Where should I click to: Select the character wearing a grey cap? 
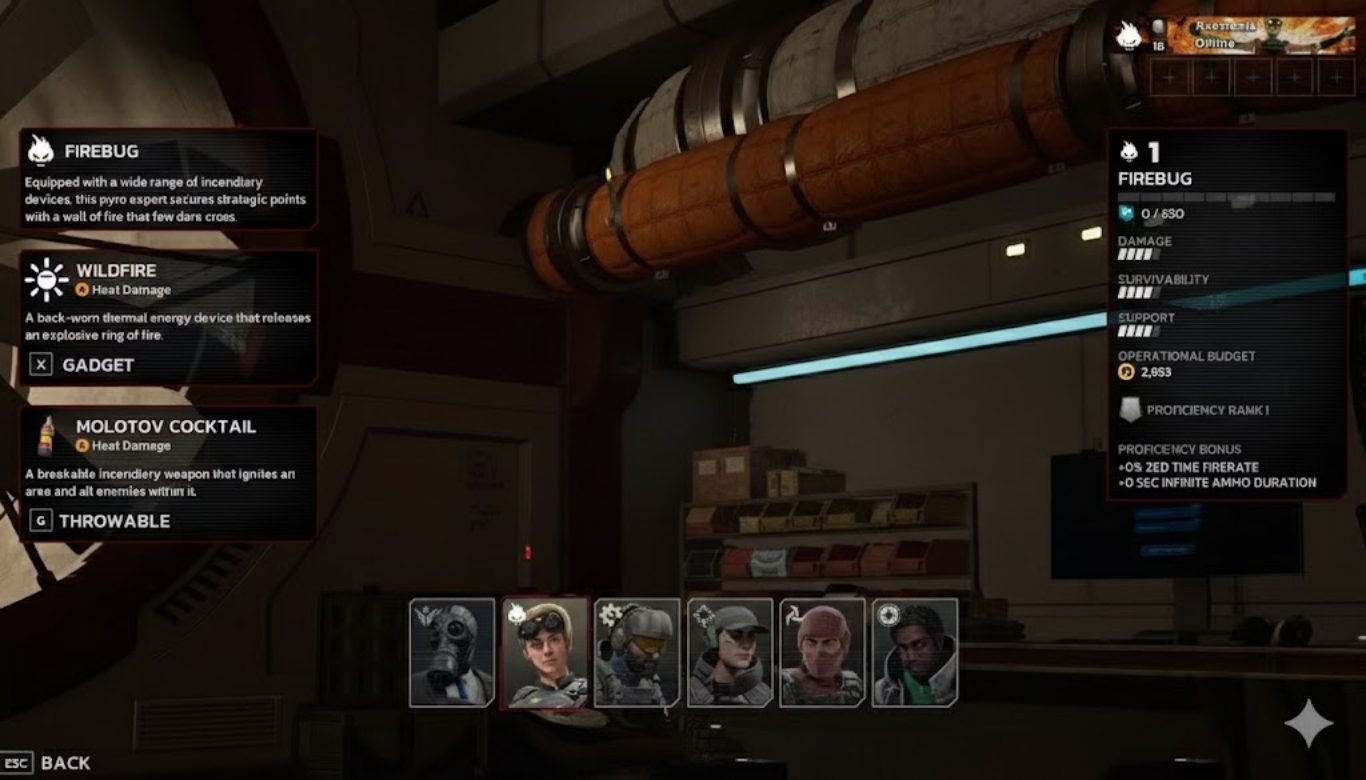click(730, 652)
